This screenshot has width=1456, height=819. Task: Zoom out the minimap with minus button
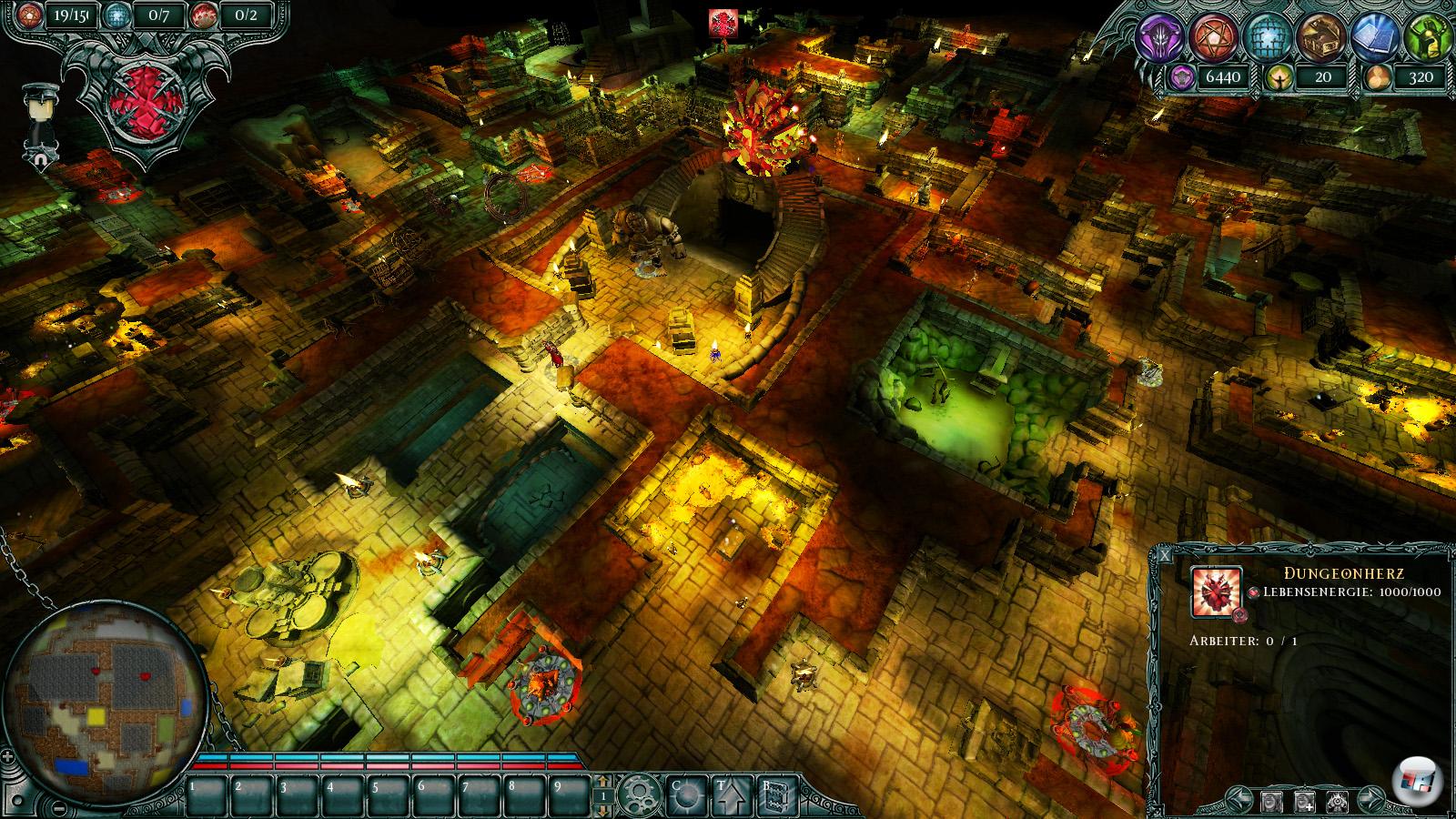[57, 808]
